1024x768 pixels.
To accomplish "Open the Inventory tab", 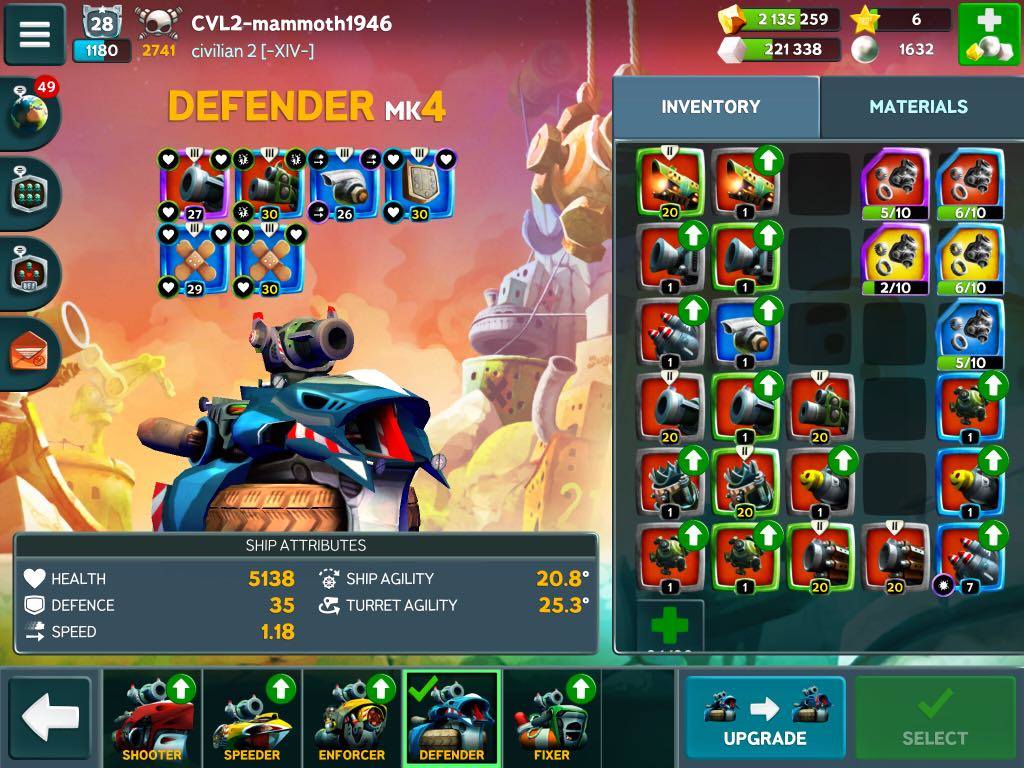I will point(711,107).
